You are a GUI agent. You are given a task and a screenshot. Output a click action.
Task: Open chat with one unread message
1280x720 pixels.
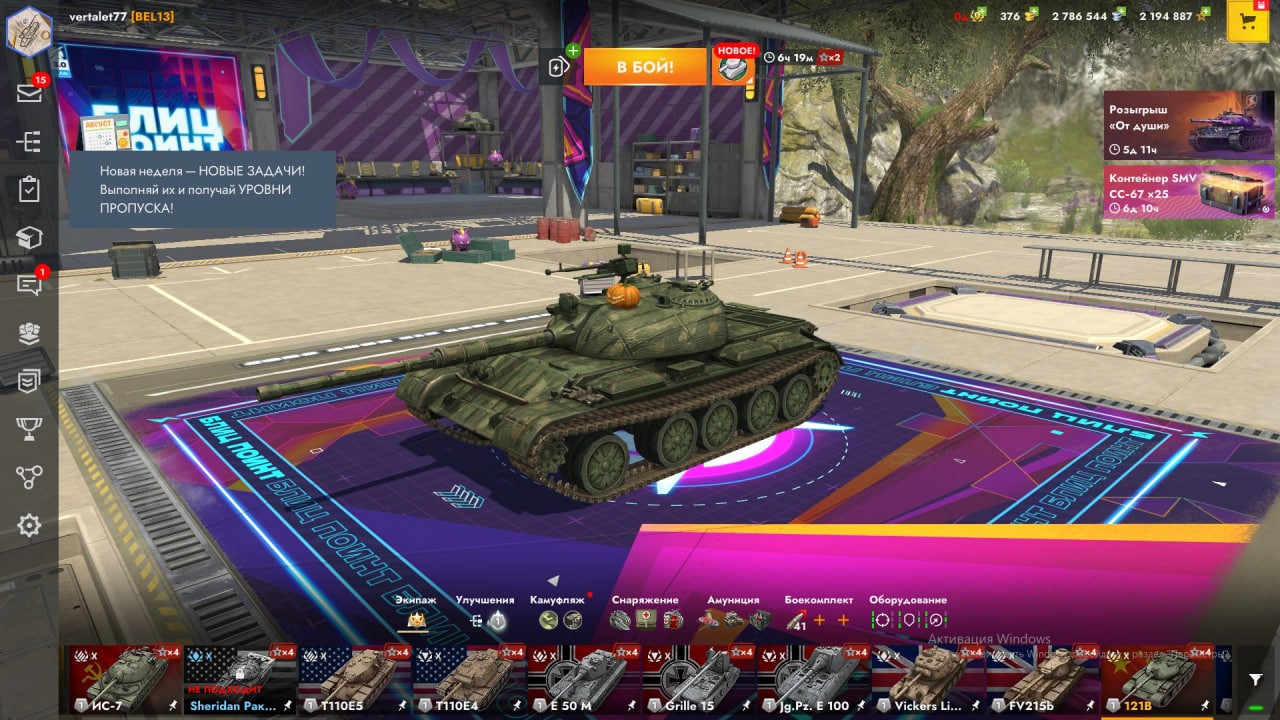click(x=29, y=285)
